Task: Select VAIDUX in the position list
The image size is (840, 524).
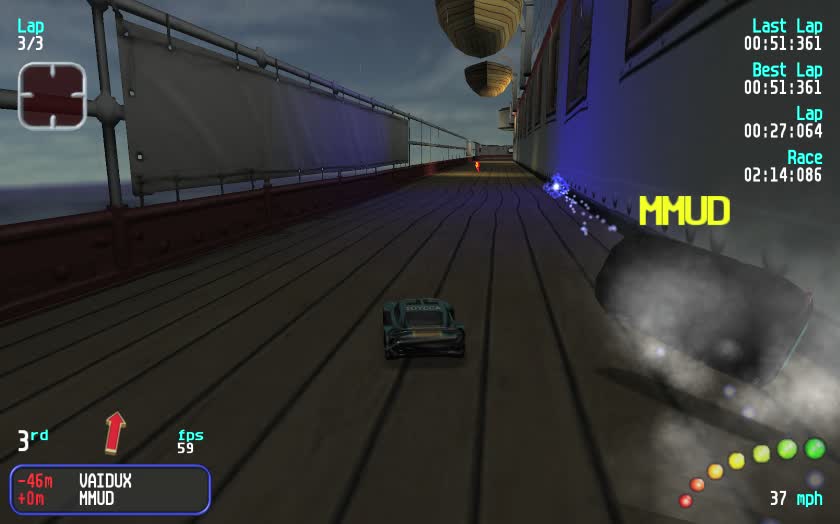Action: [x=105, y=481]
